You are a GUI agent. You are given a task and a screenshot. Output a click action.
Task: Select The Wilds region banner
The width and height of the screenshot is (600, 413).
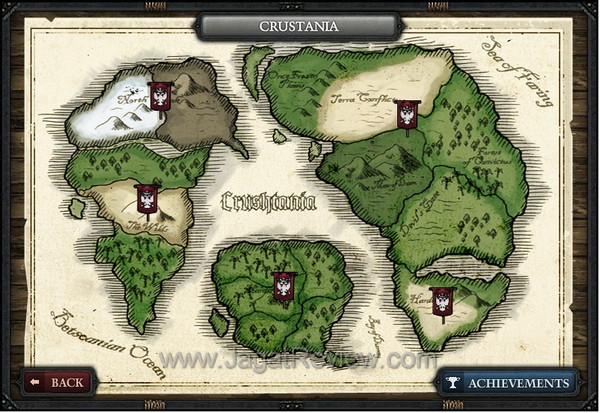(x=148, y=198)
